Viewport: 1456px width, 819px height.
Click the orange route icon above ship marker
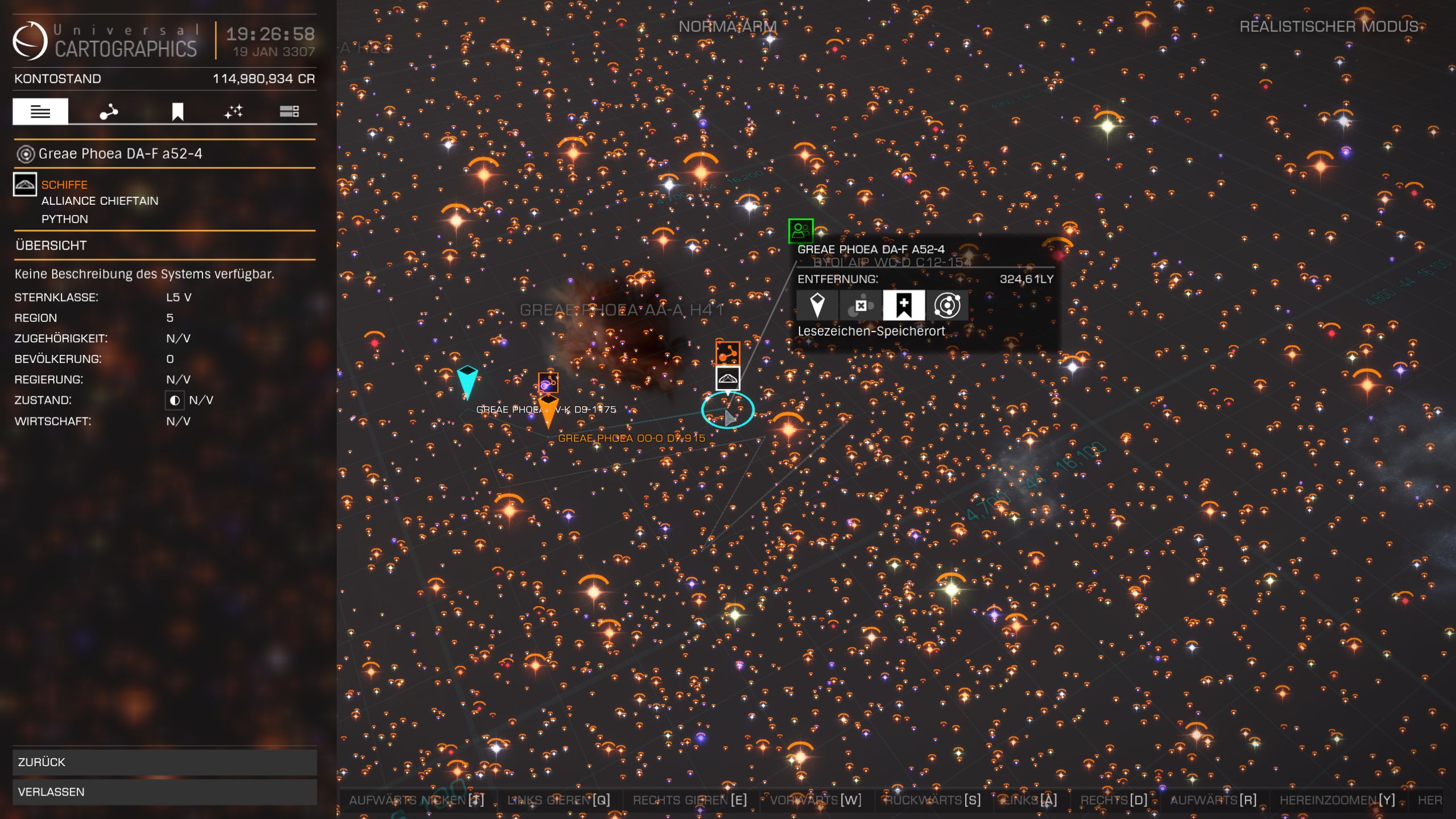tap(727, 353)
